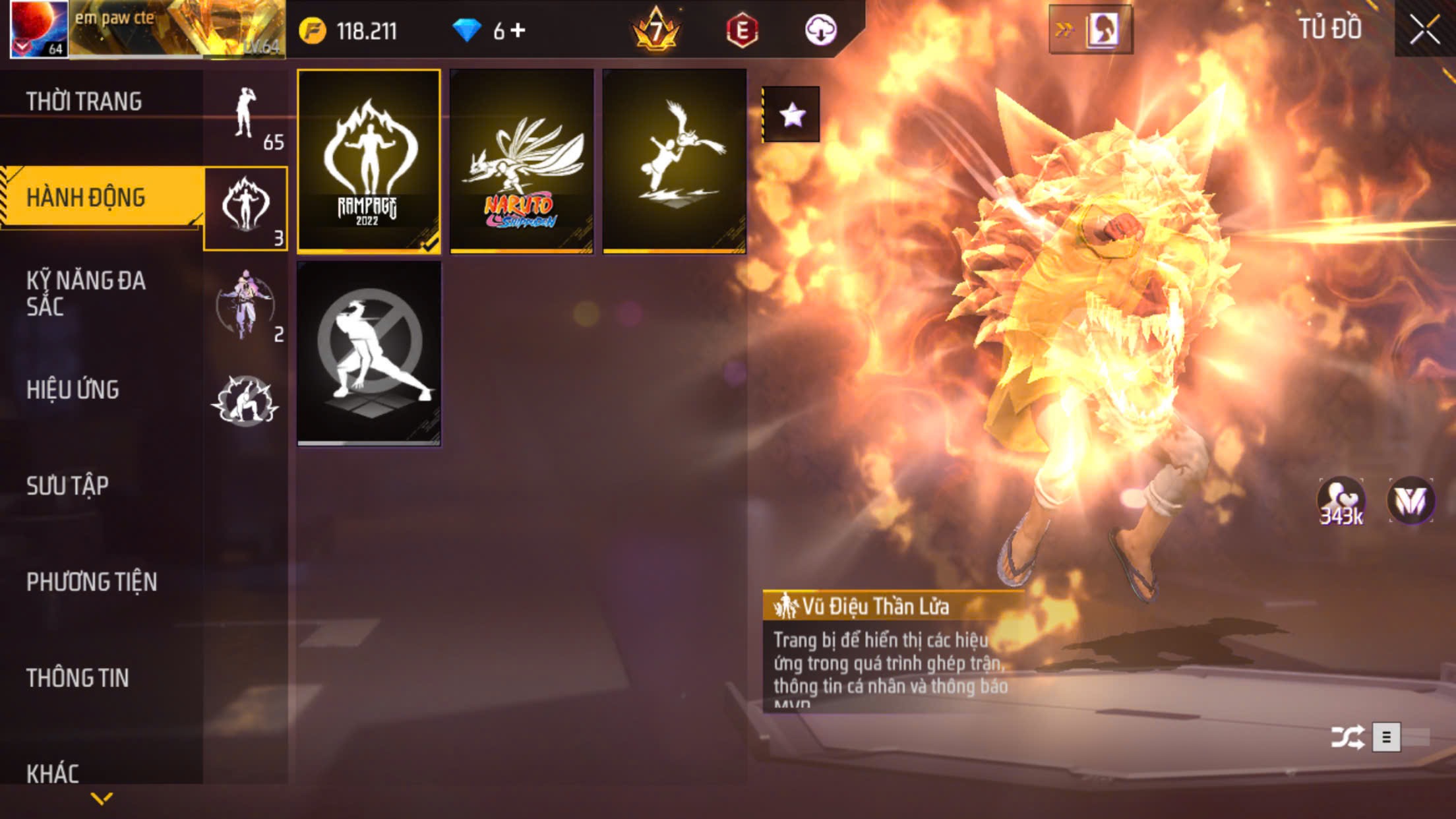
Task: Close the Tủ Đồ wardrobe screen
Action: coord(1424,29)
